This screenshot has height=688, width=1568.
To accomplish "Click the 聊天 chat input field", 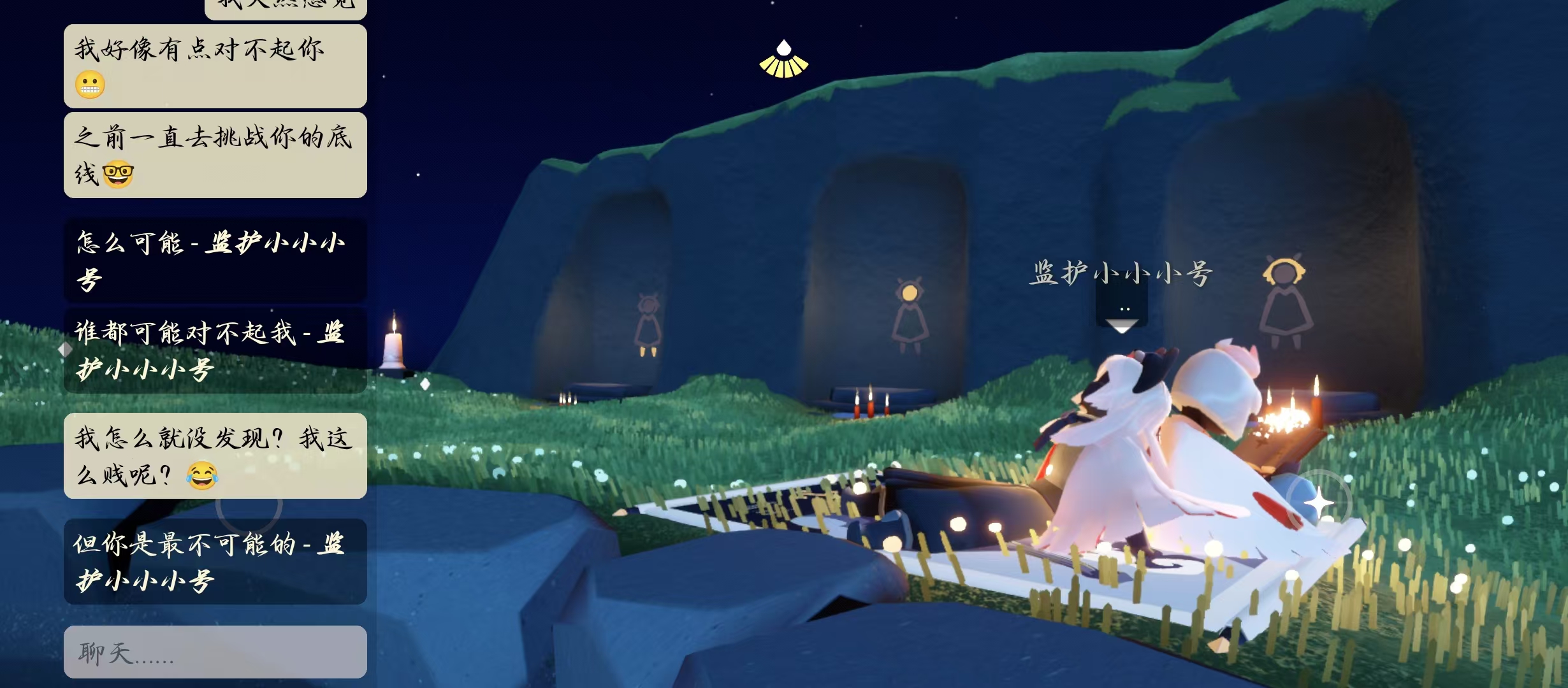I will tap(215, 652).
